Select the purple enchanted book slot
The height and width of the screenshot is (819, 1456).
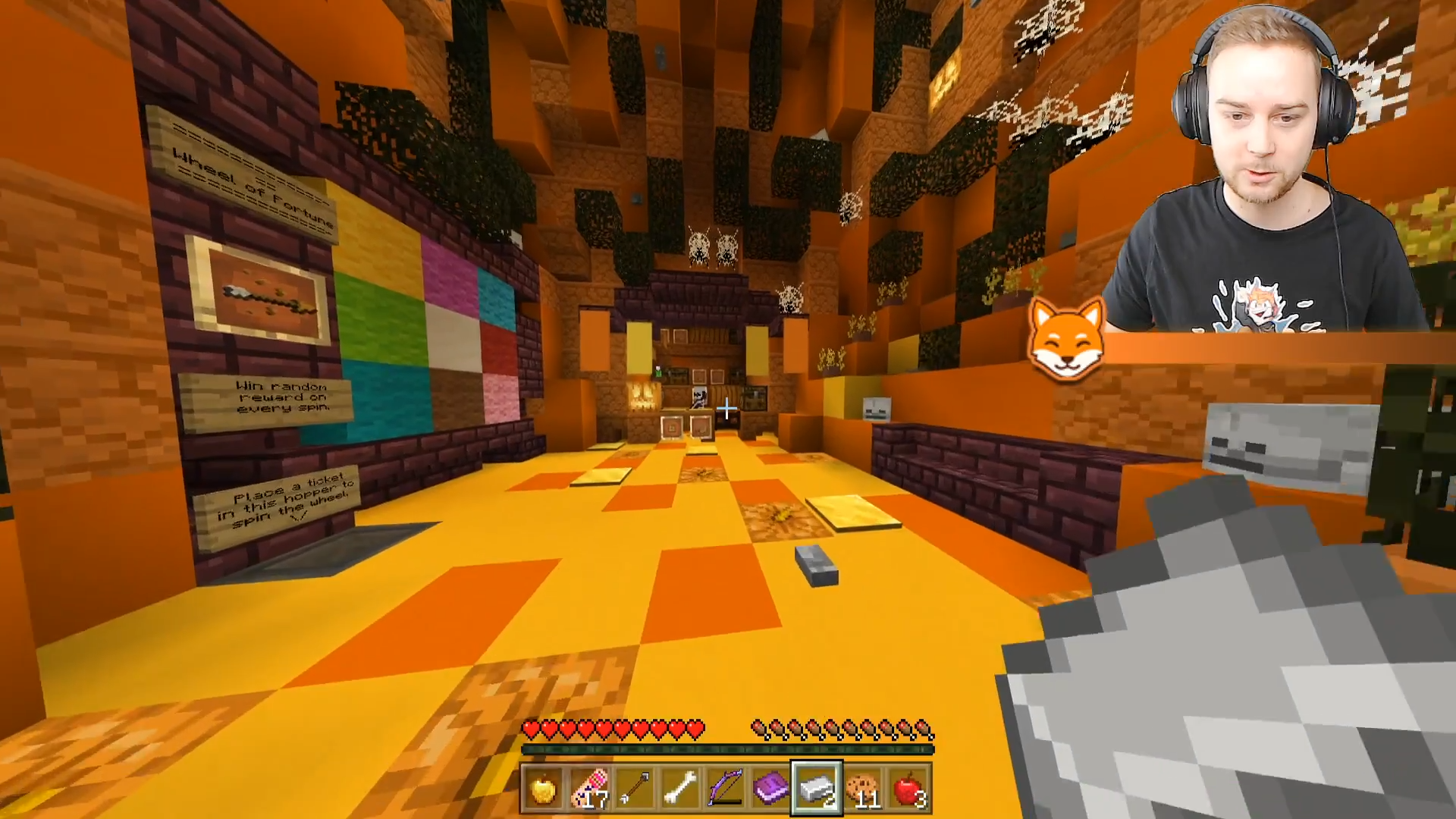pyautogui.click(x=771, y=789)
